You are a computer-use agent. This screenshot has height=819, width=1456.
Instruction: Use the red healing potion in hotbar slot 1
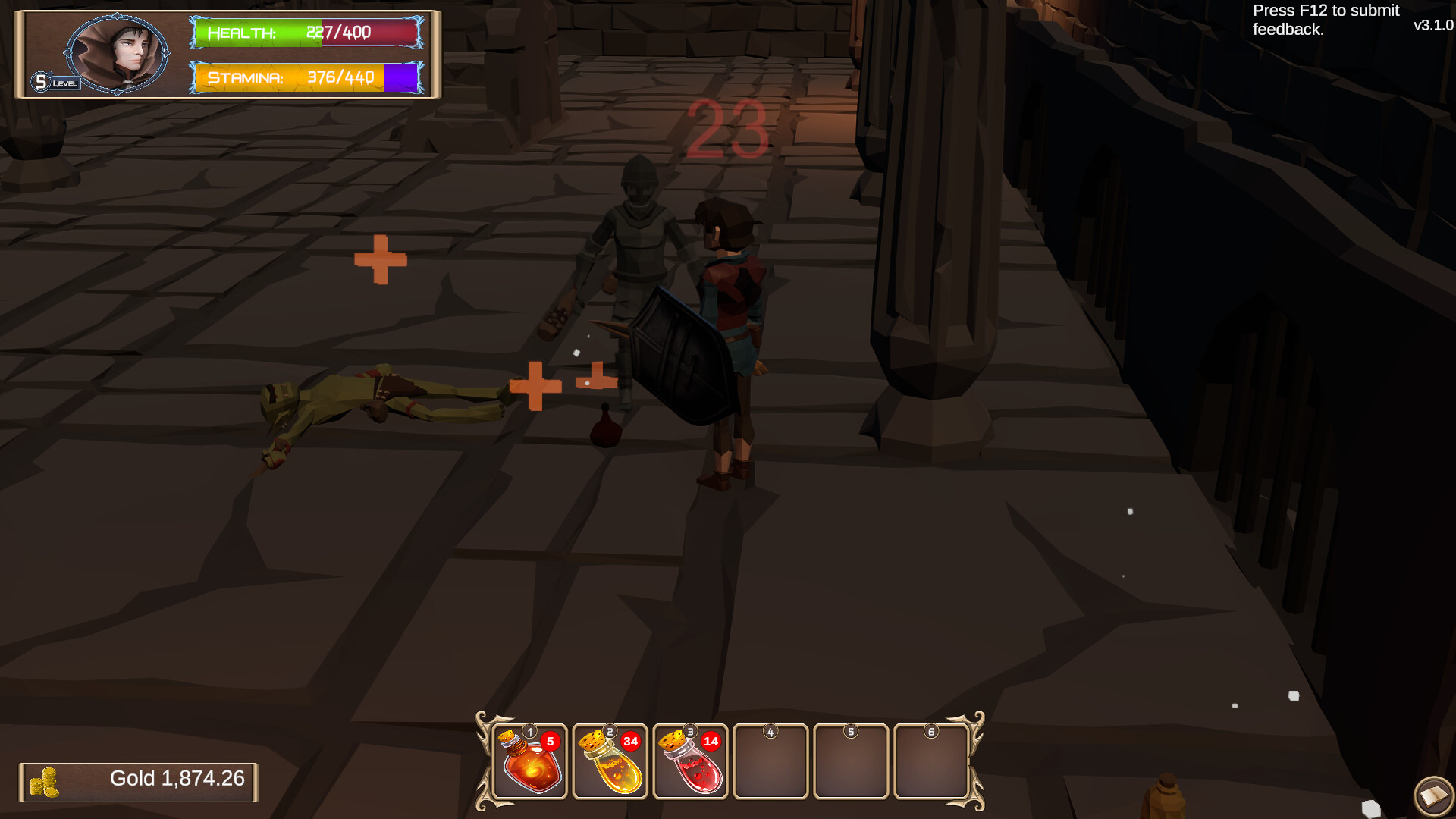(x=531, y=762)
